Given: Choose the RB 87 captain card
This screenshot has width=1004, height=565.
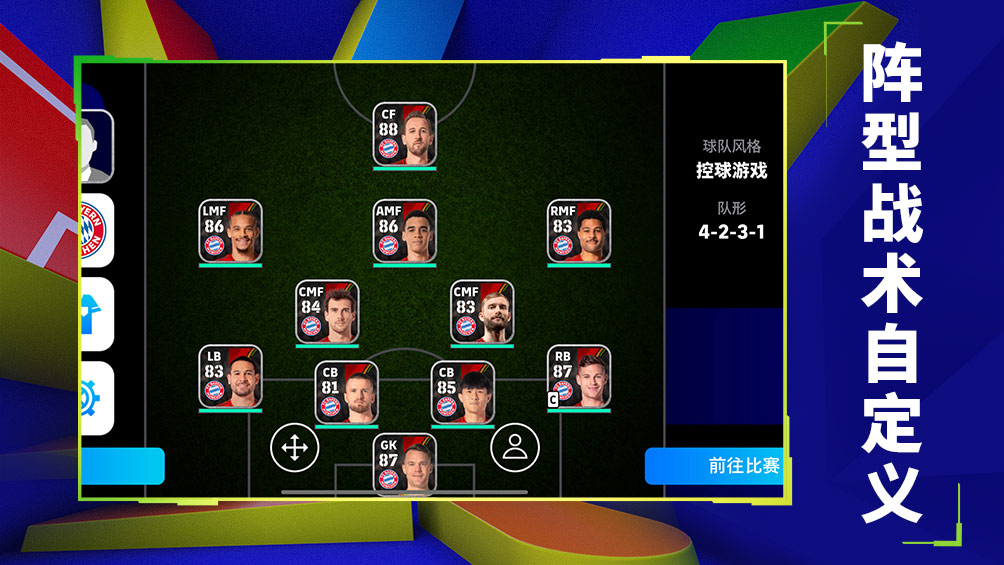Looking at the screenshot, I should 578,376.
